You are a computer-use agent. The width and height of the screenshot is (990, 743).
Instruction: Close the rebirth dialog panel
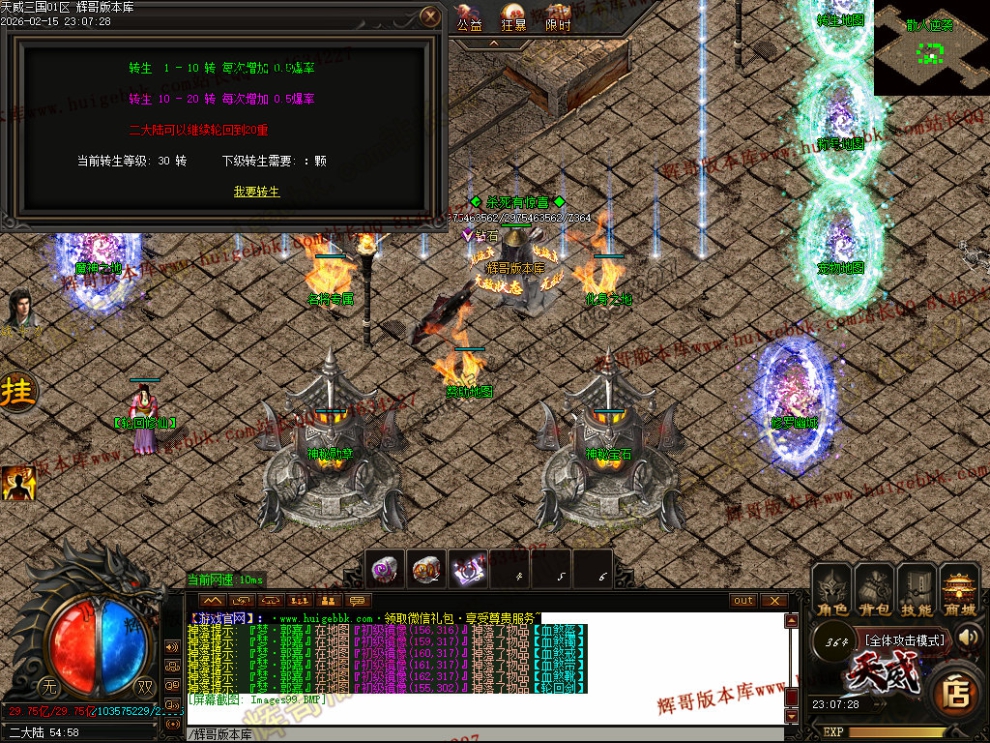pyautogui.click(x=430, y=17)
